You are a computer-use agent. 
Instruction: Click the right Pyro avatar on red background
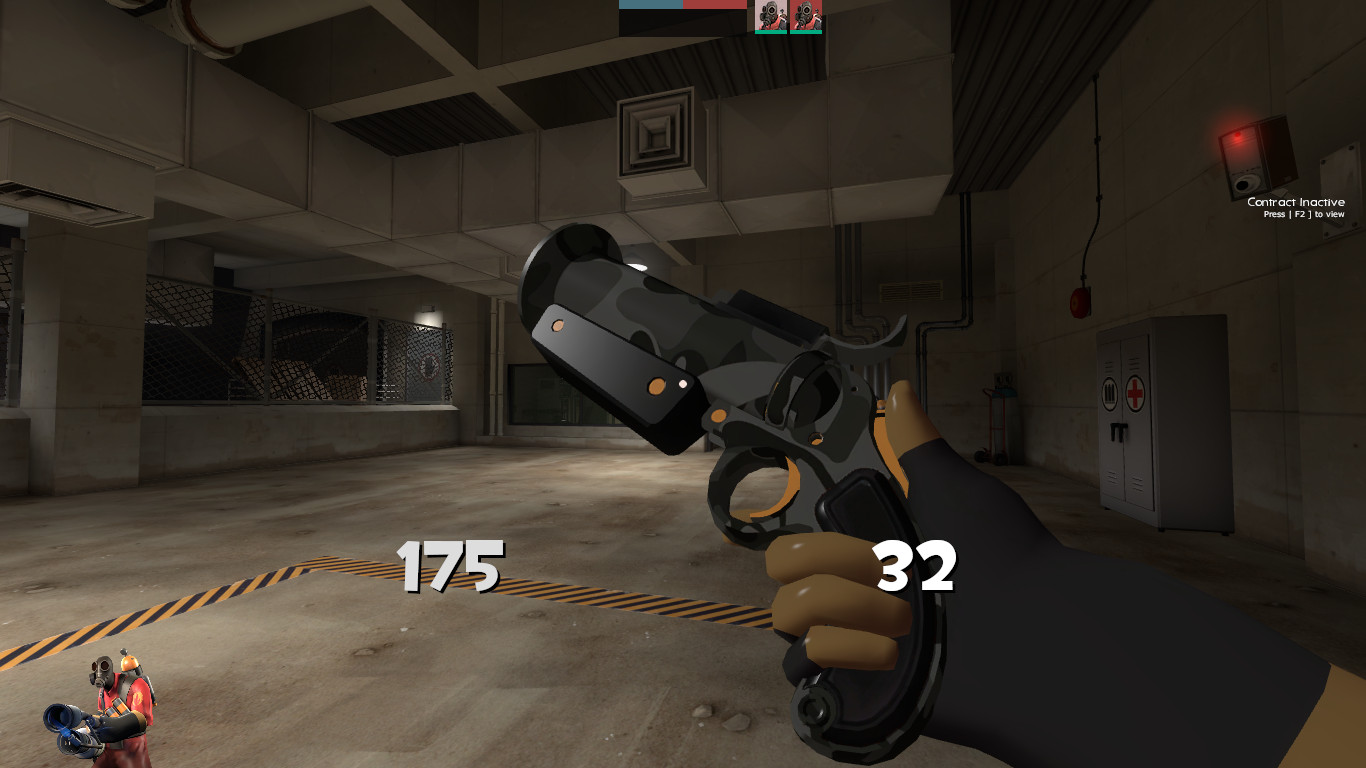tap(807, 17)
